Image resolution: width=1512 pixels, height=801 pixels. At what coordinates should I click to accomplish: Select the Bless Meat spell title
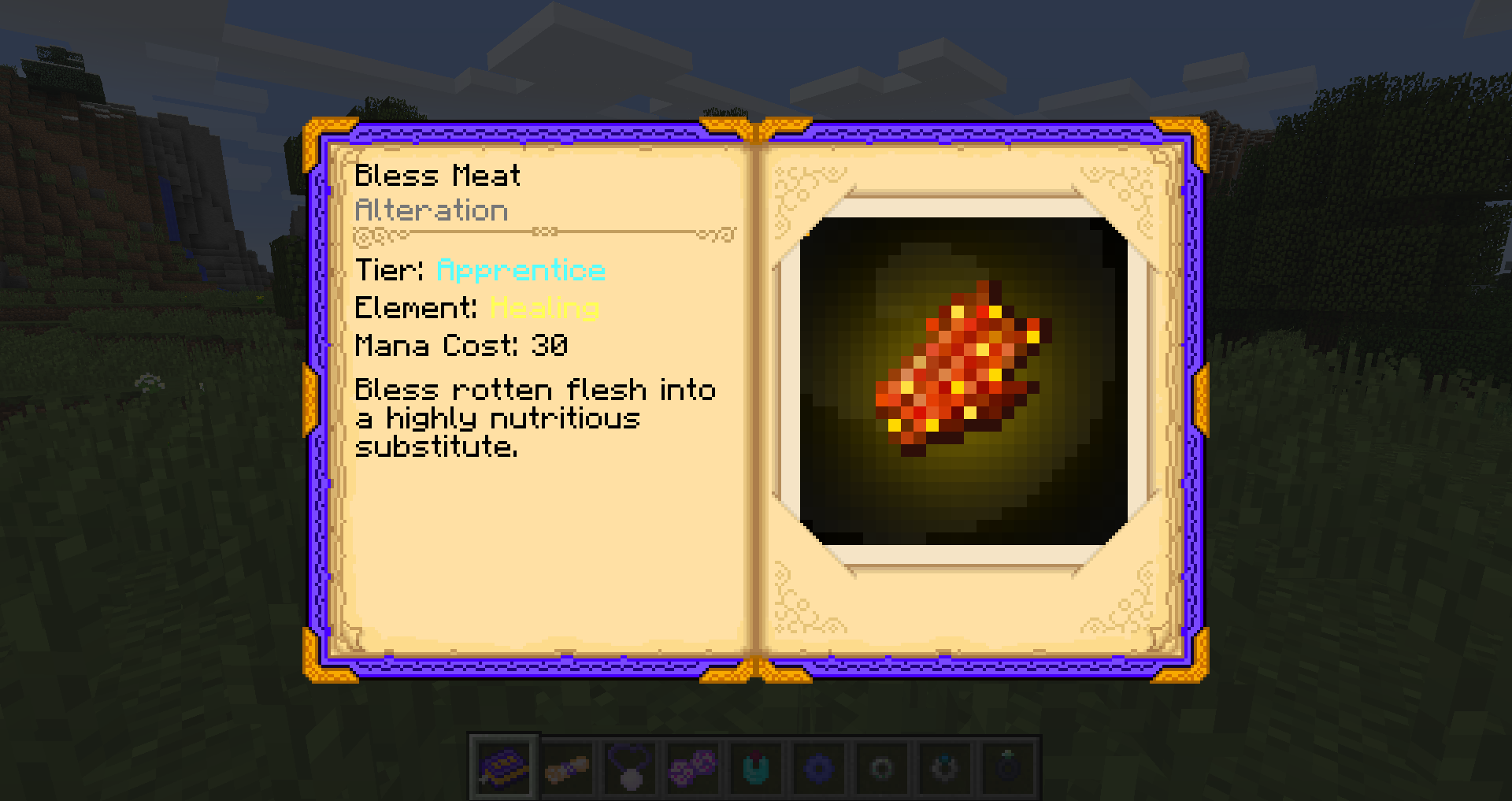pos(437,175)
